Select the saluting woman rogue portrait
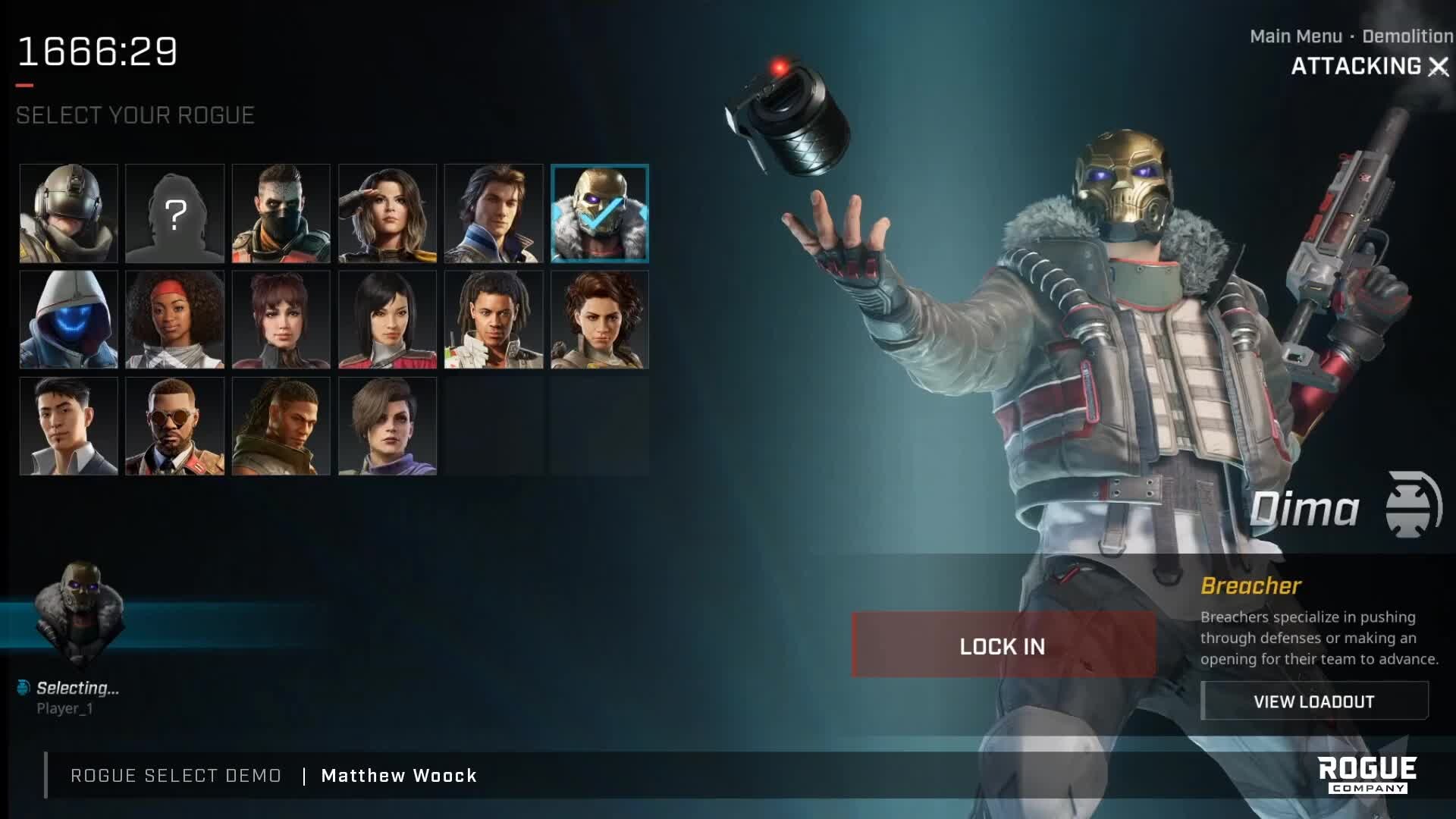1456x819 pixels. 388,214
